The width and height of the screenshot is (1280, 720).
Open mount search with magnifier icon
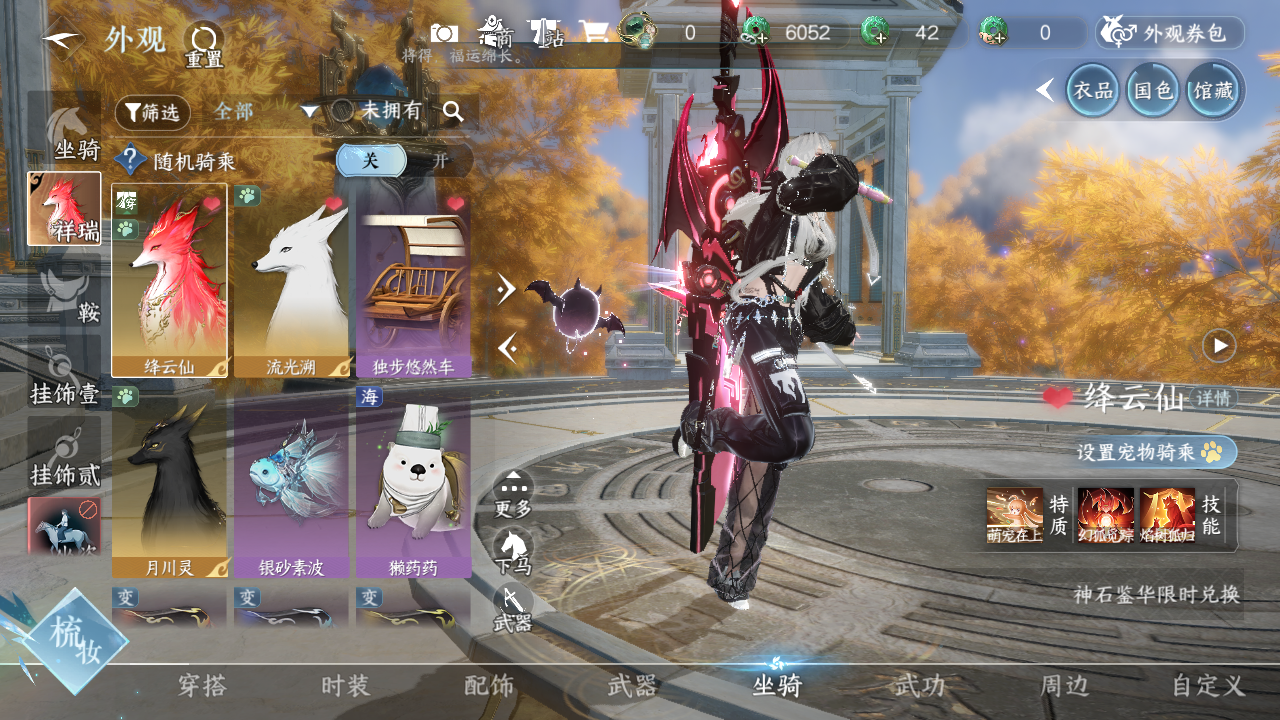click(453, 111)
